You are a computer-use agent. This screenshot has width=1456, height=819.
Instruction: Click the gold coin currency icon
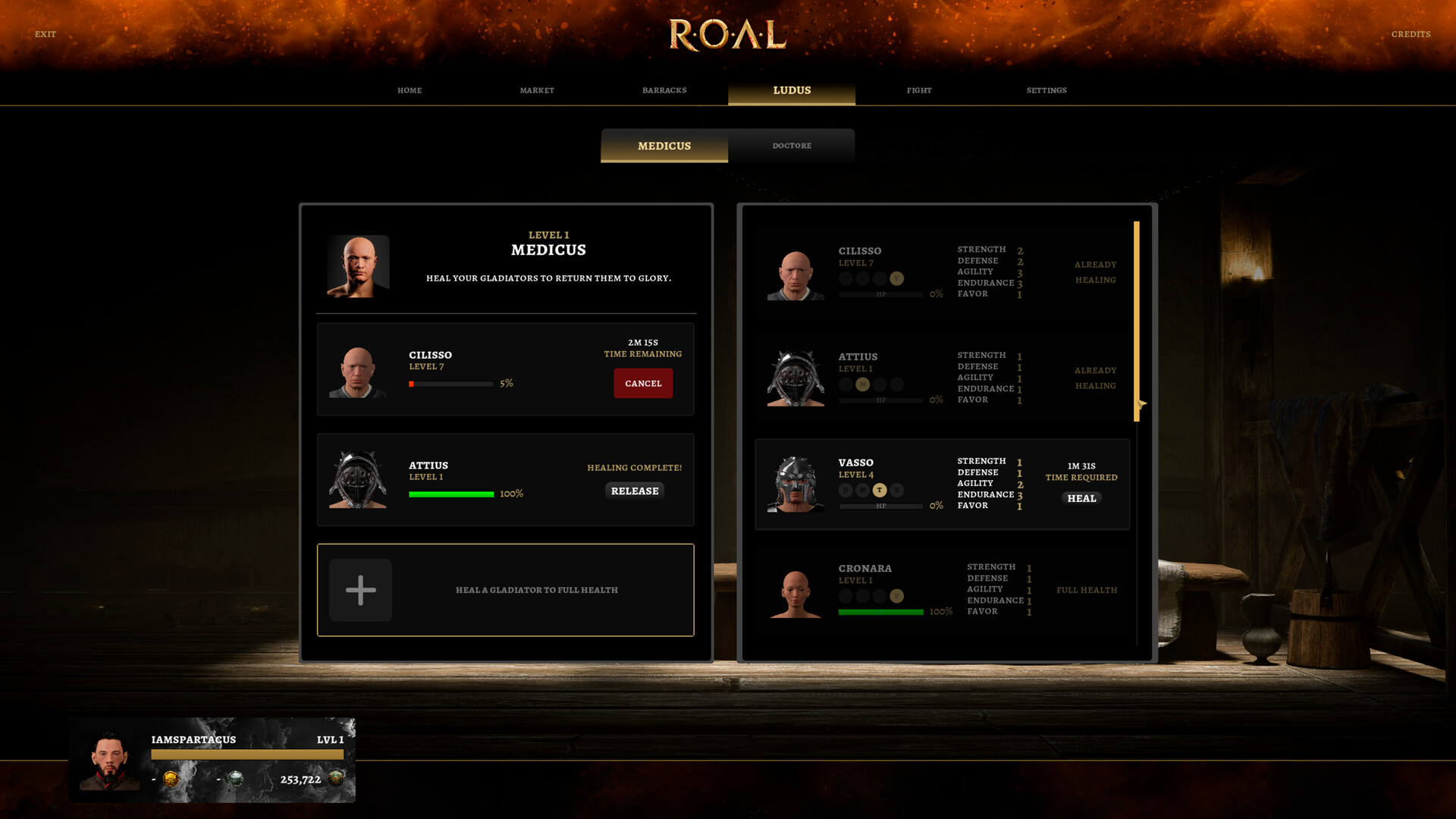pos(172,778)
